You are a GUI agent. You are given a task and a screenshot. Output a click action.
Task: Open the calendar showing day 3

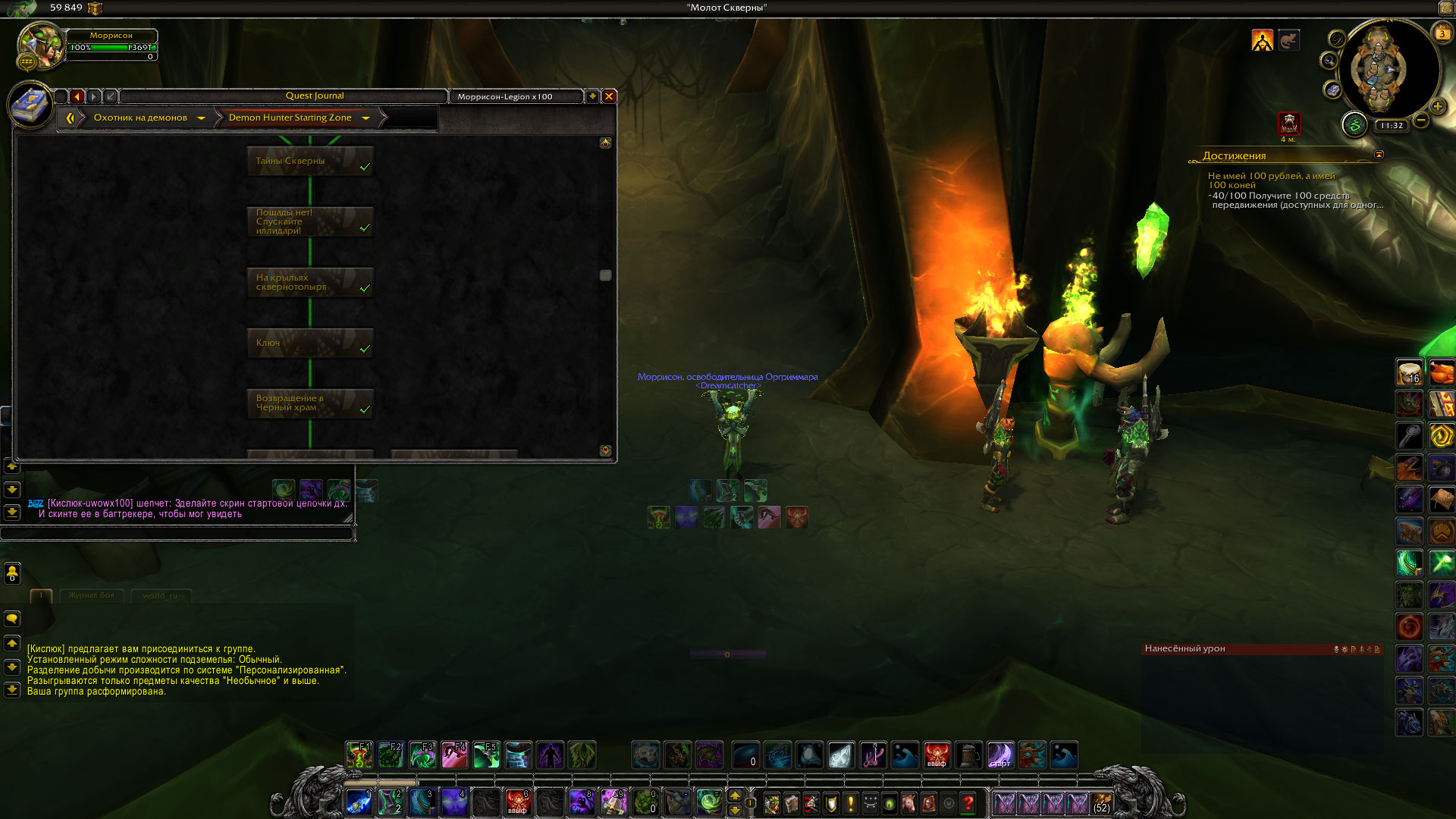pos(1442,33)
